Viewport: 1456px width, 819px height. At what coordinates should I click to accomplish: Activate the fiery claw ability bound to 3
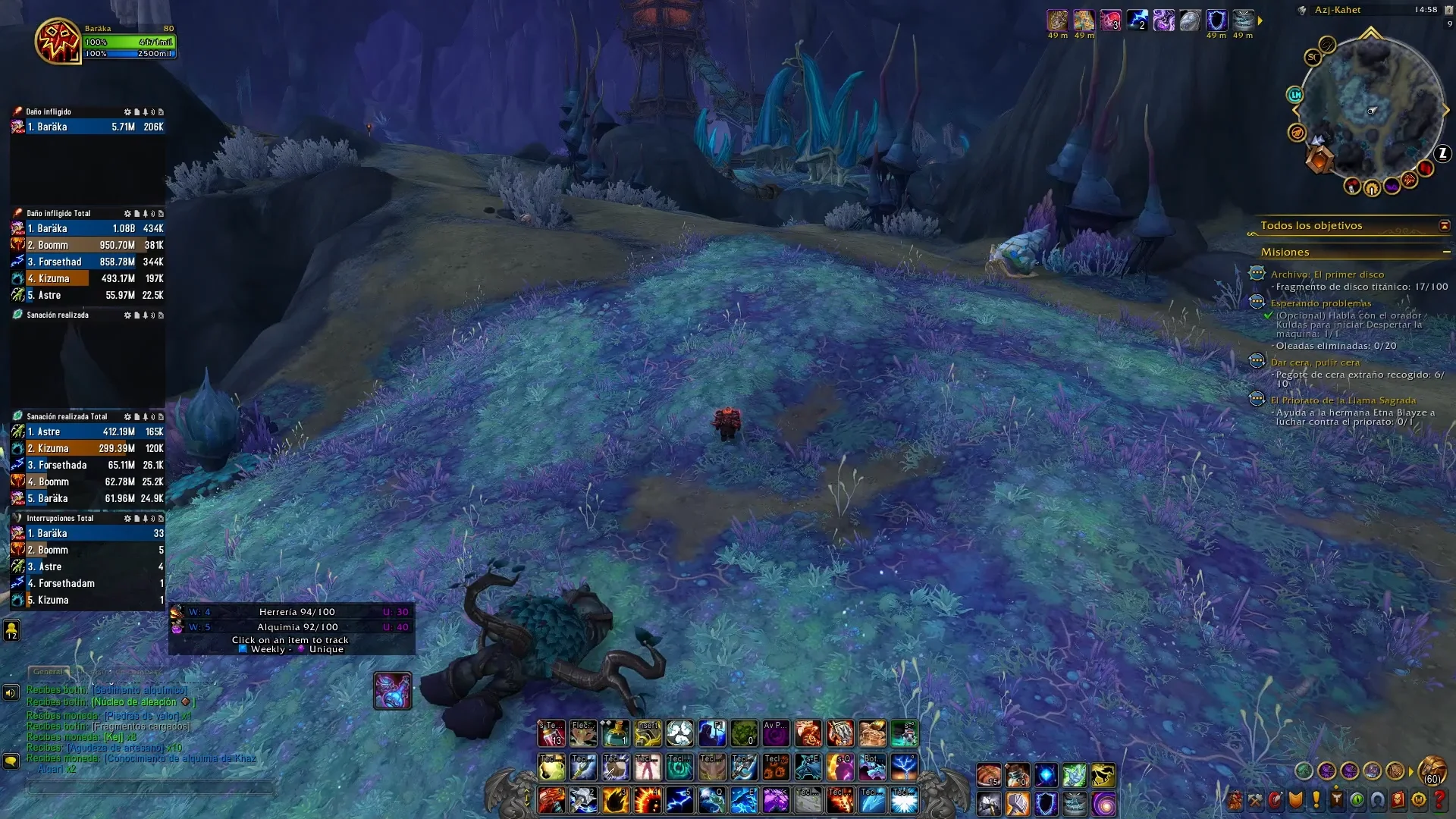616,801
